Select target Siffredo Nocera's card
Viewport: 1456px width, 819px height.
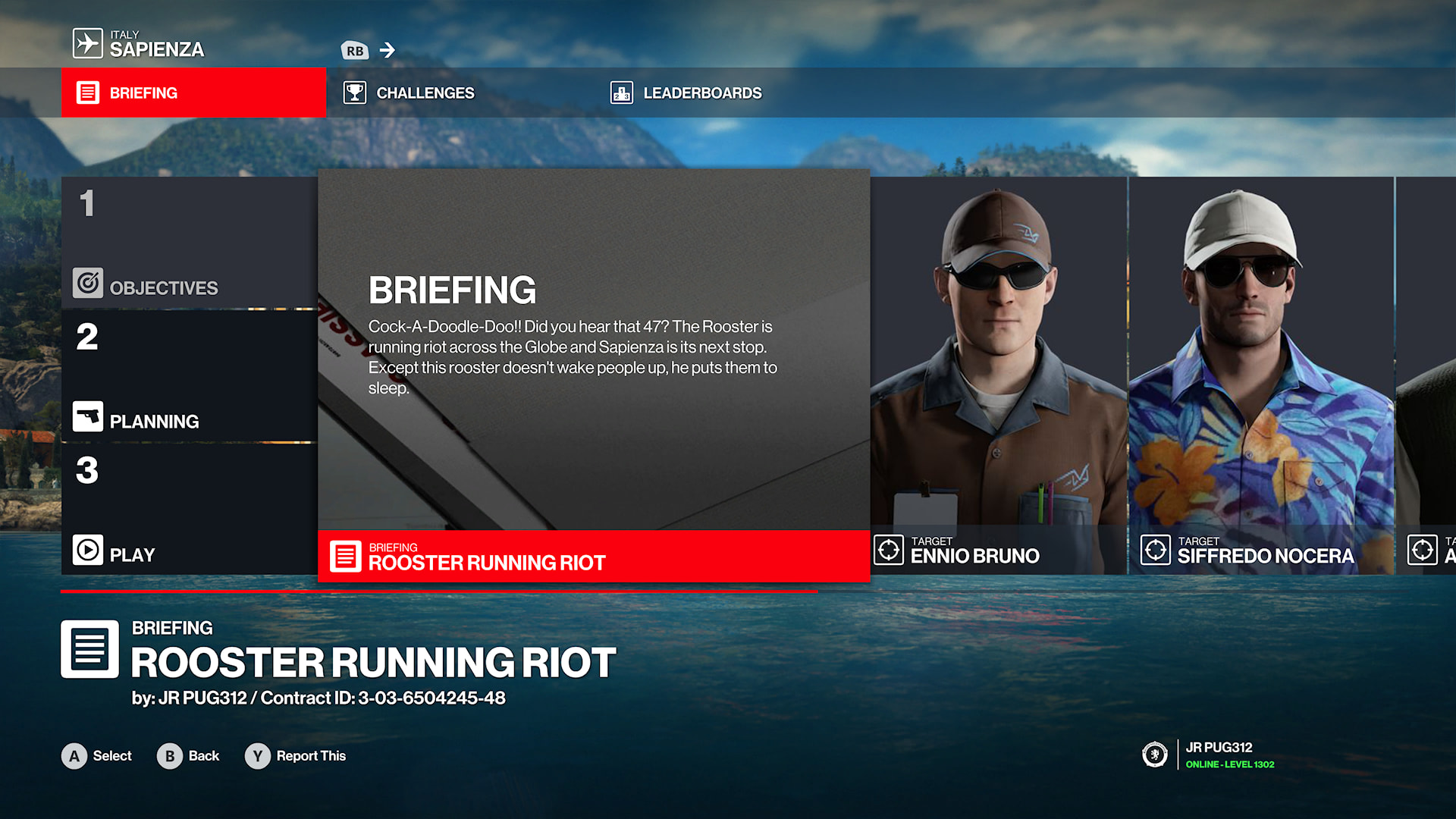[1261, 375]
